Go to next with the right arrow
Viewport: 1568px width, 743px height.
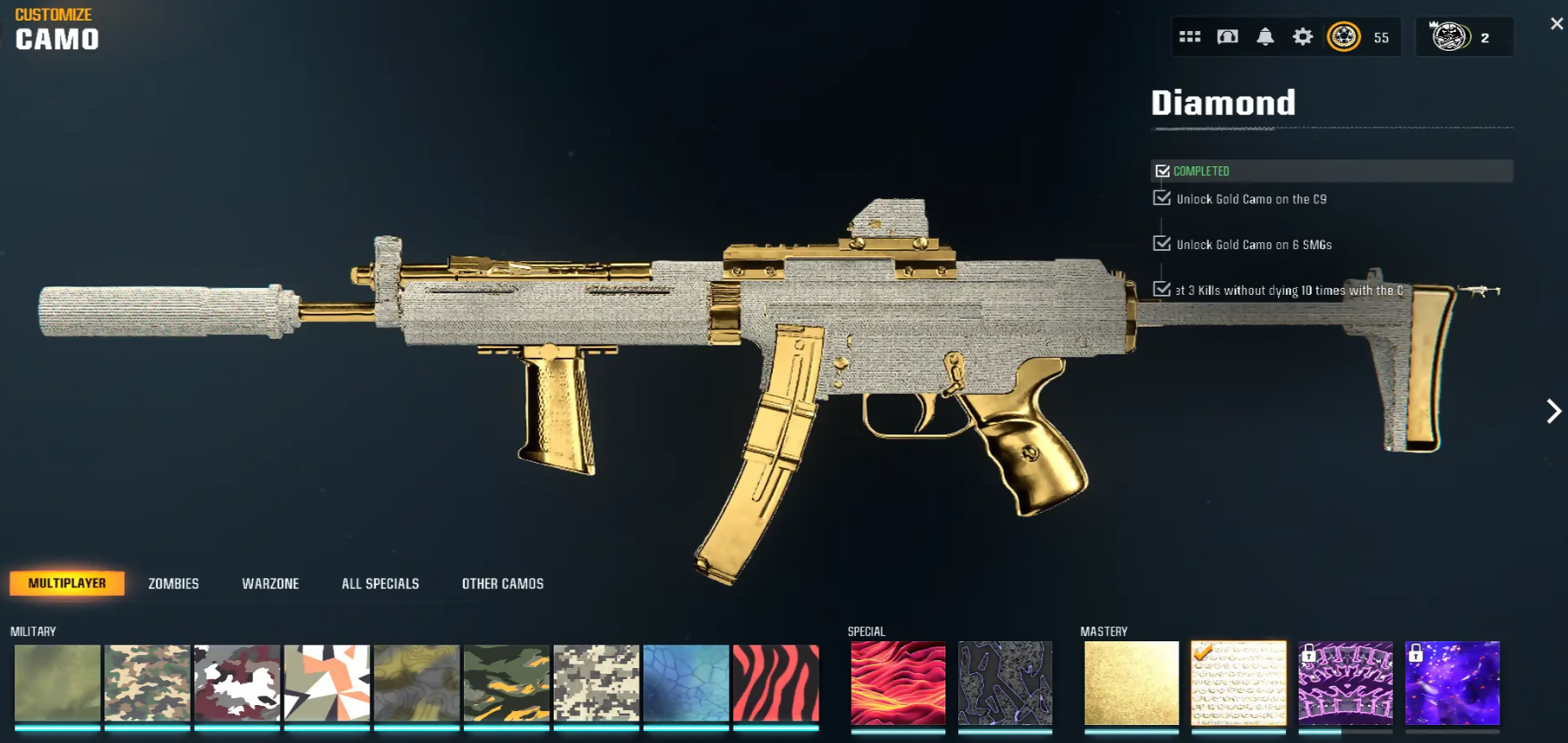1553,411
